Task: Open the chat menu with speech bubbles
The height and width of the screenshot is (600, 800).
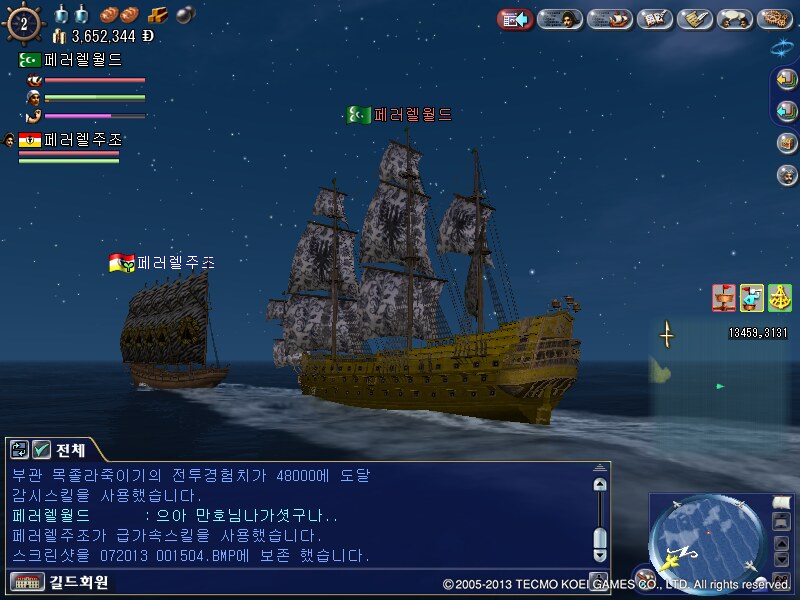Action: pos(736,19)
